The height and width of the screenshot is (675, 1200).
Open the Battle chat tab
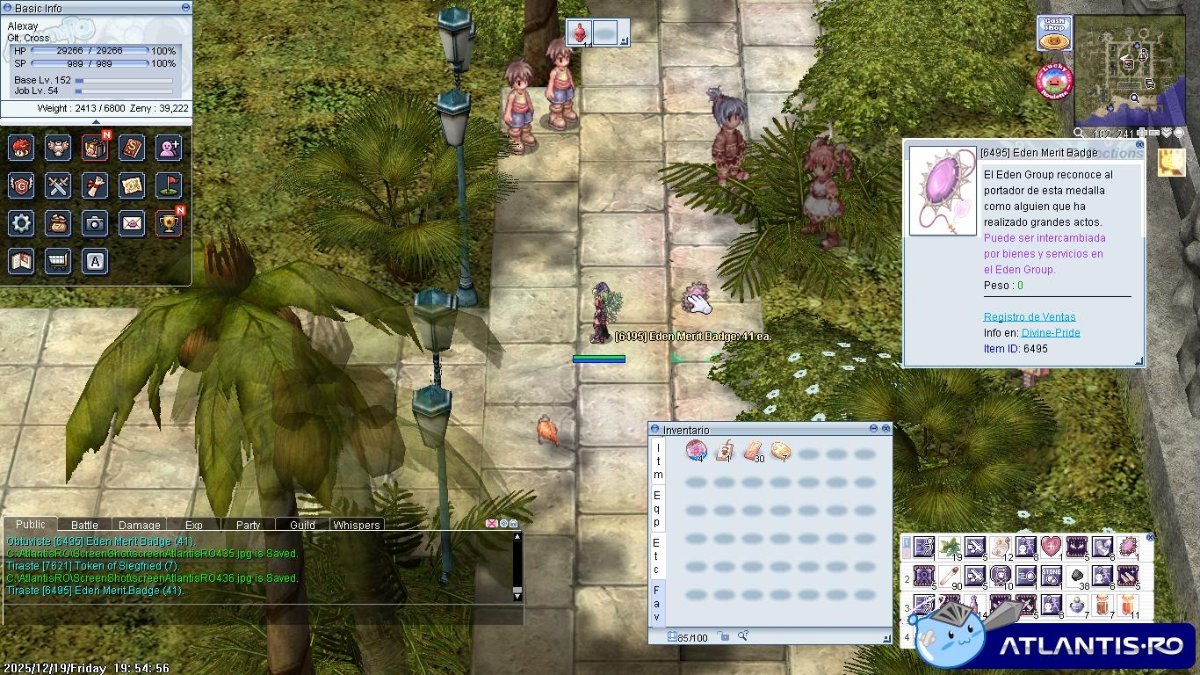coord(85,524)
